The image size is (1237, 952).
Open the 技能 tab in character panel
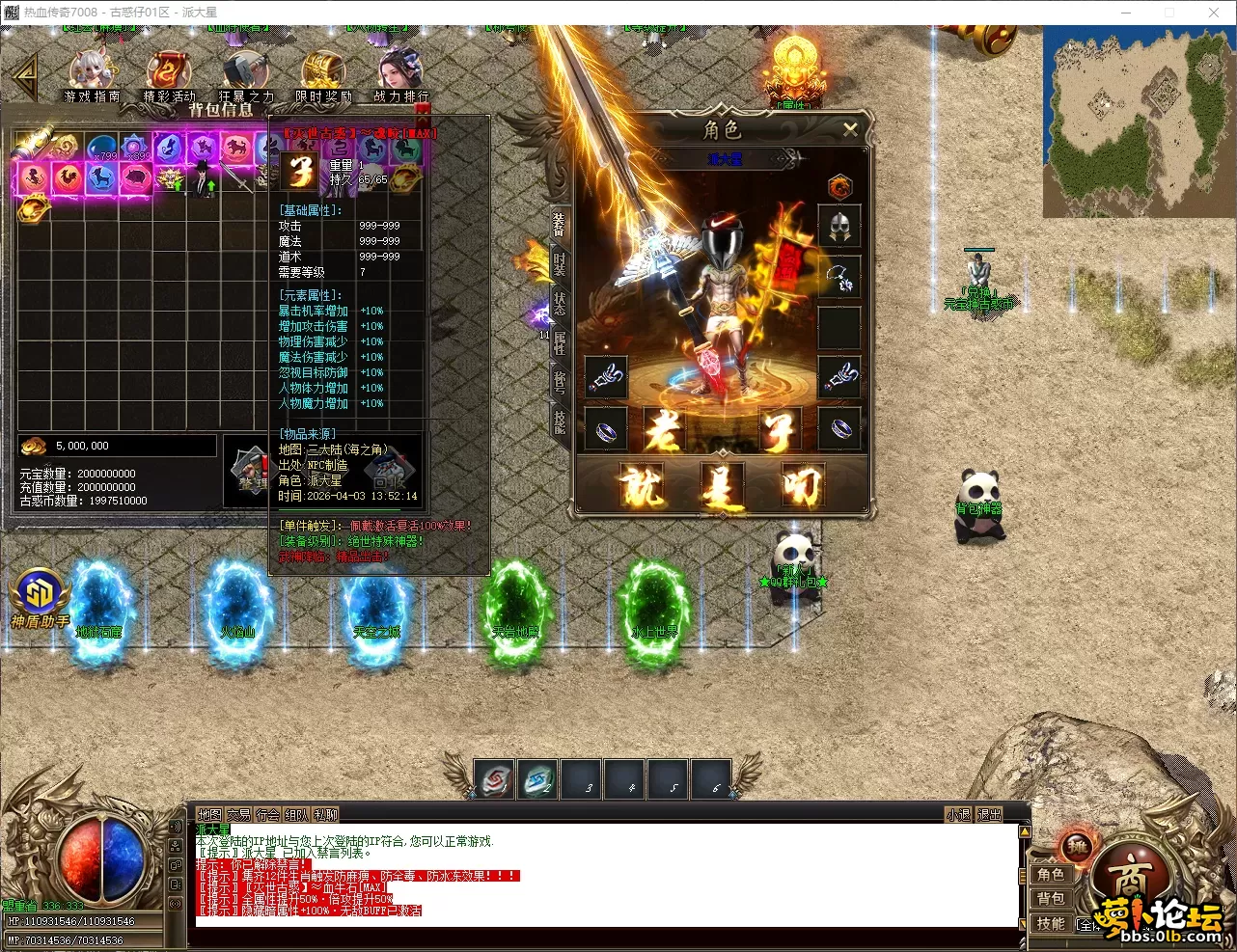560,421
